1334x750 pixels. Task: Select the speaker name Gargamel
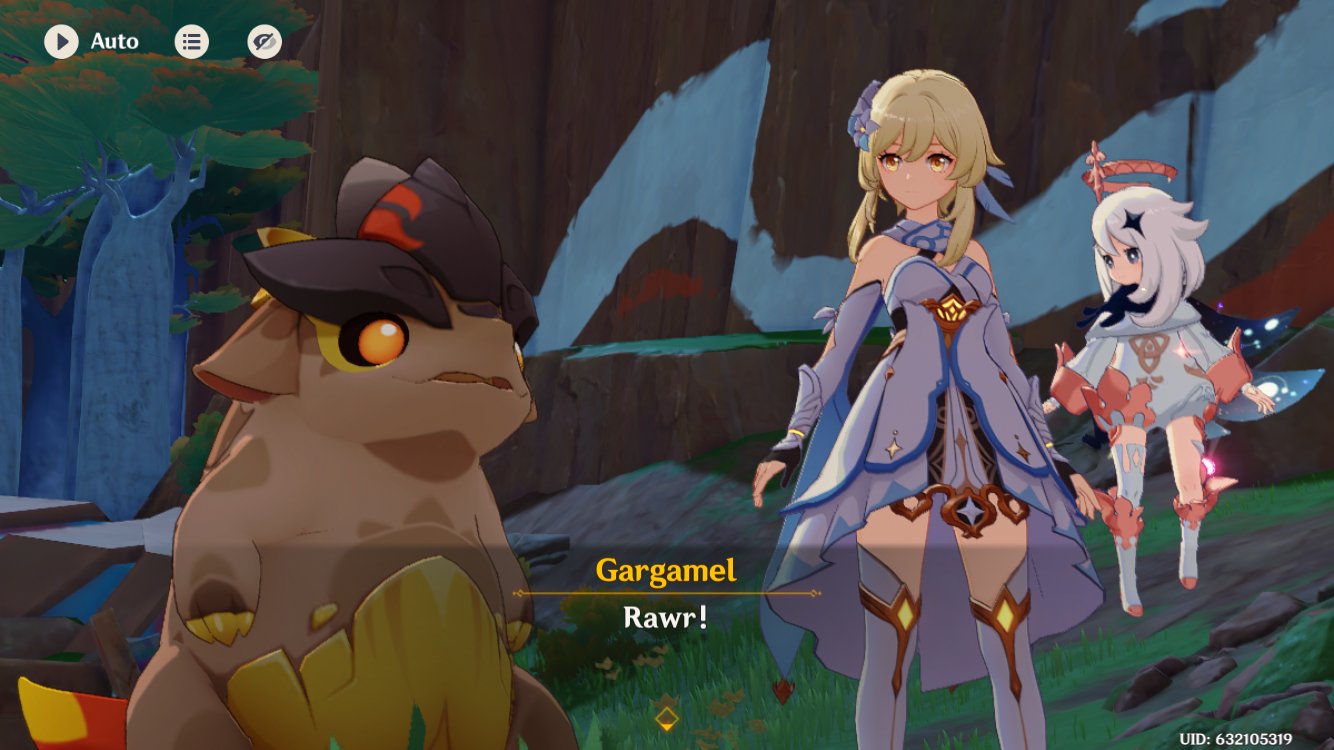(x=667, y=568)
